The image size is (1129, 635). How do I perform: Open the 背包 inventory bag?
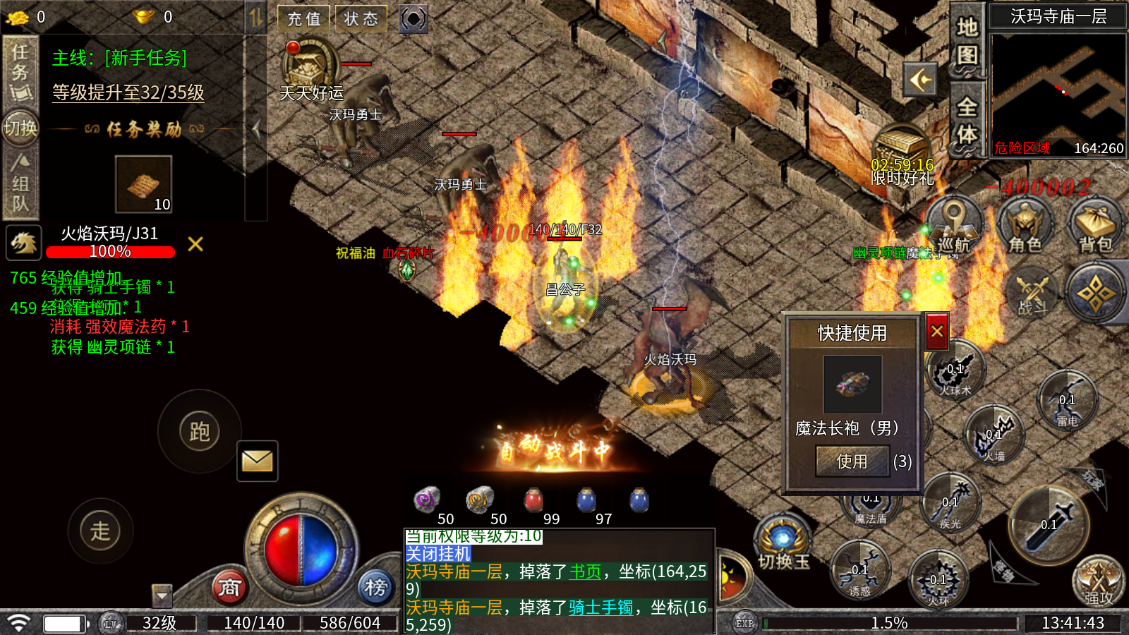point(1095,226)
